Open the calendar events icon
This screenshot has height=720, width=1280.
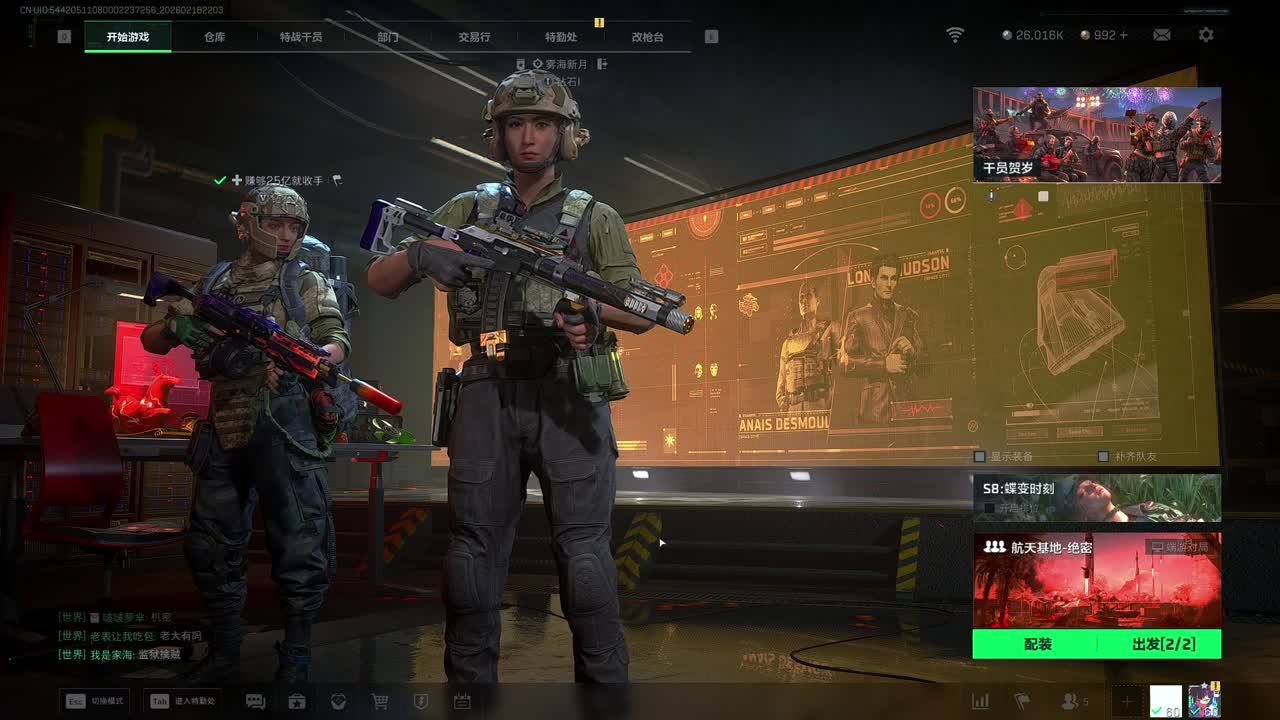462,702
